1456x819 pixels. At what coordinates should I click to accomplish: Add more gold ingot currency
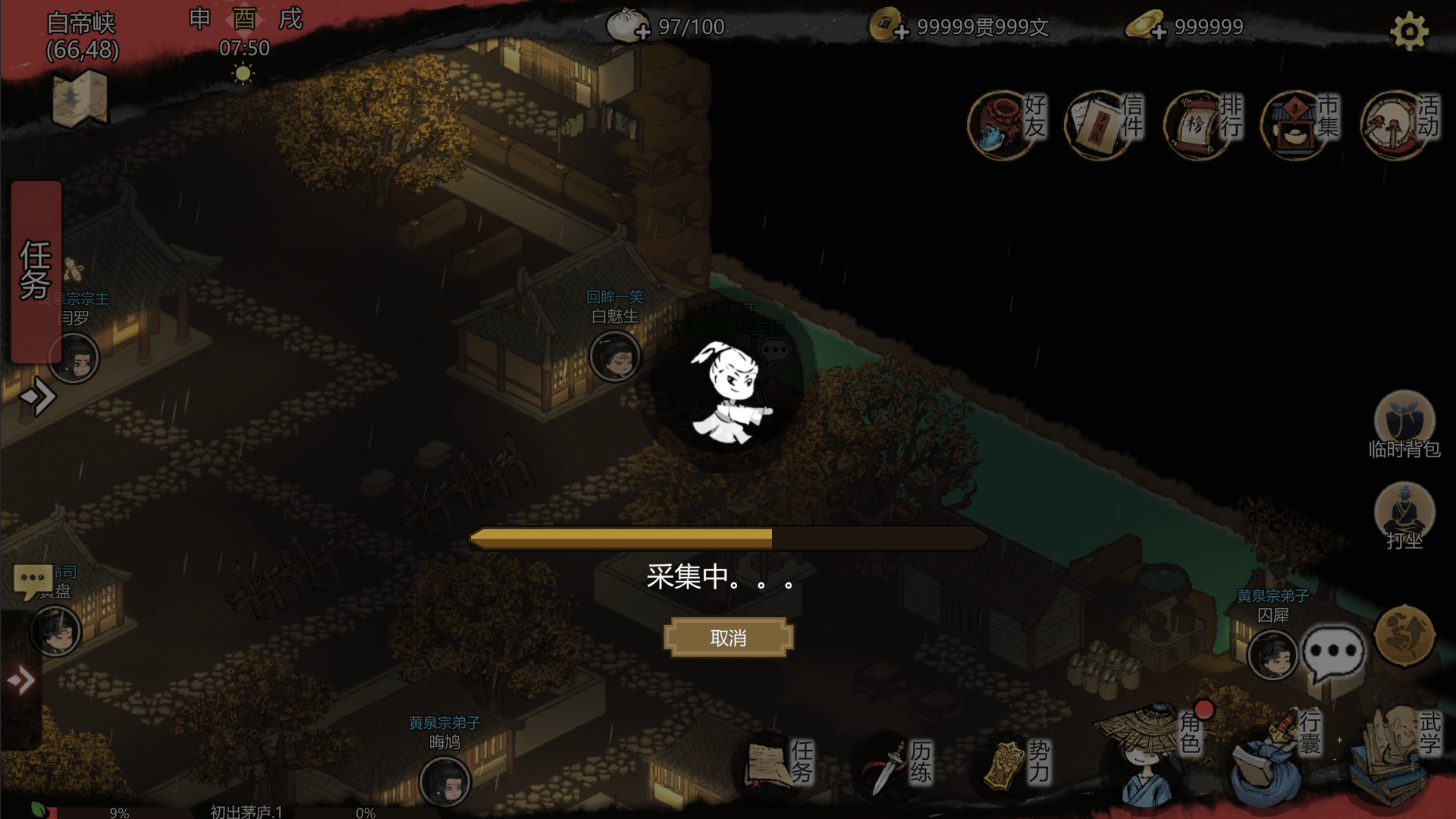point(1158,31)
